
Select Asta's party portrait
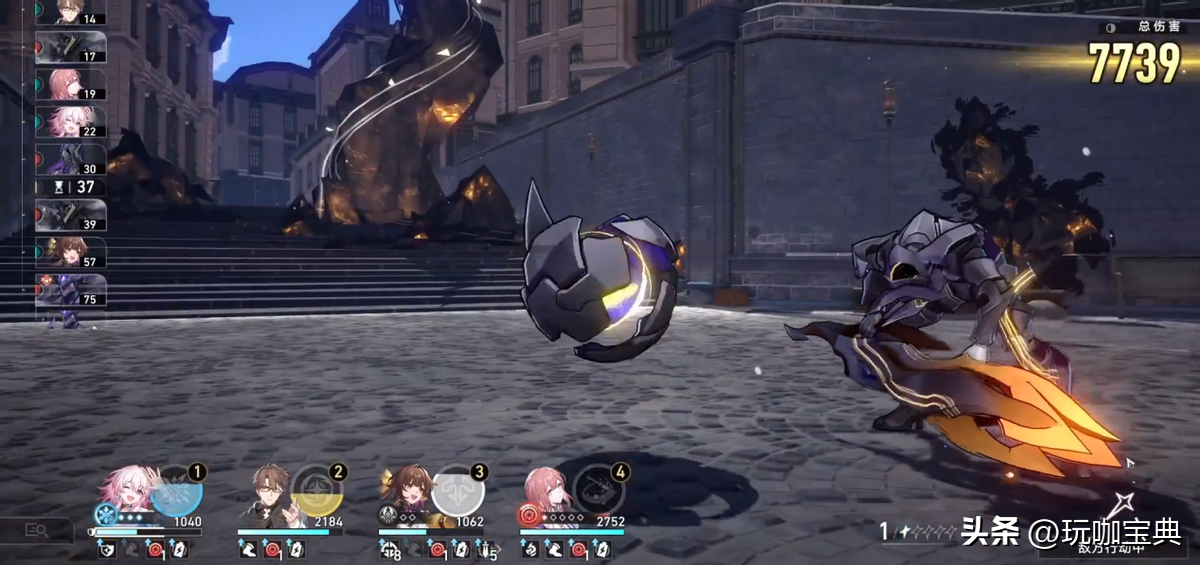click(547, 489)
